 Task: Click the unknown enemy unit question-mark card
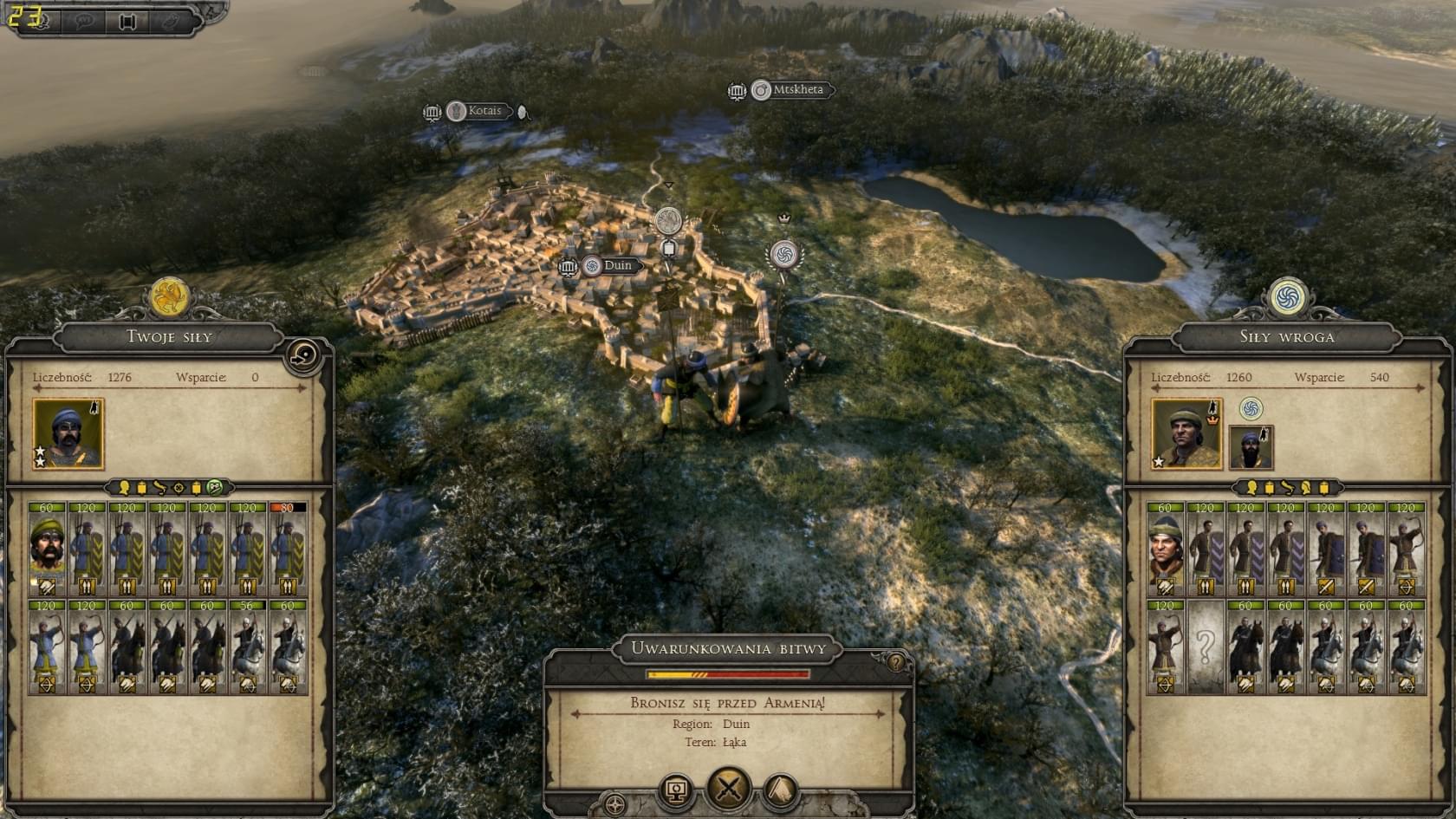1205,647
